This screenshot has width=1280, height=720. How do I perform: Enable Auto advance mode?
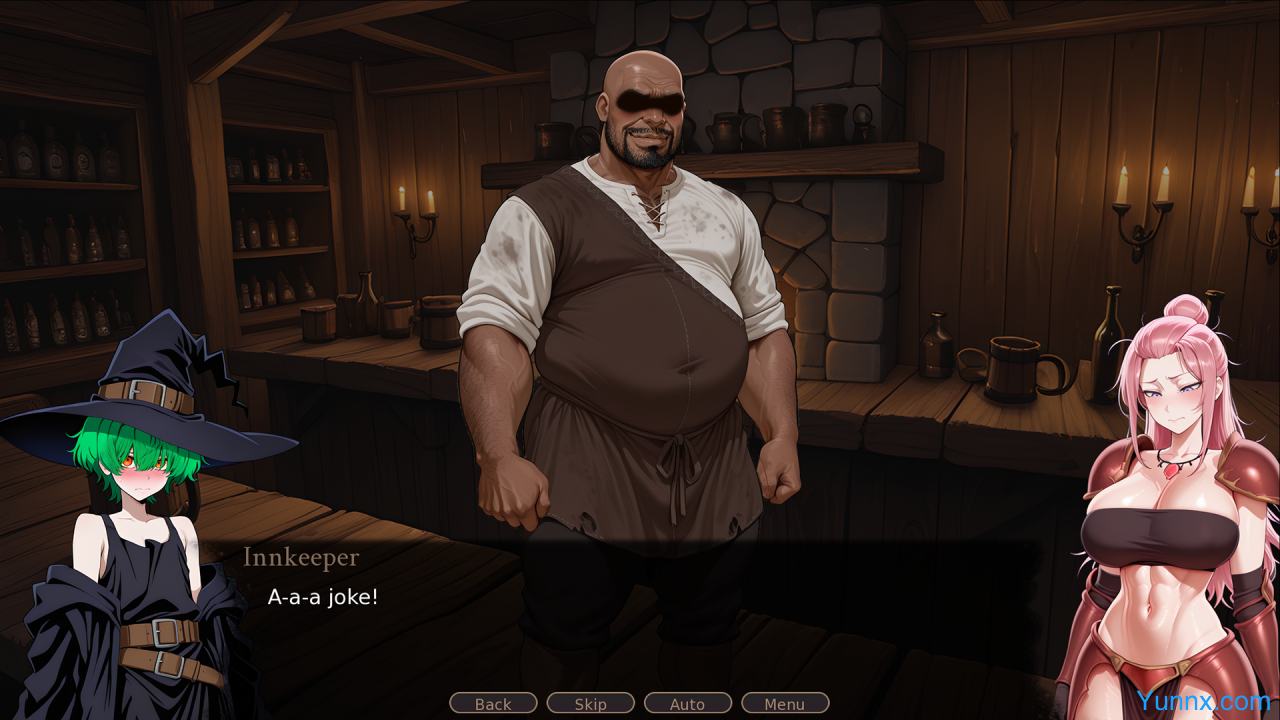tap(687, 703)
